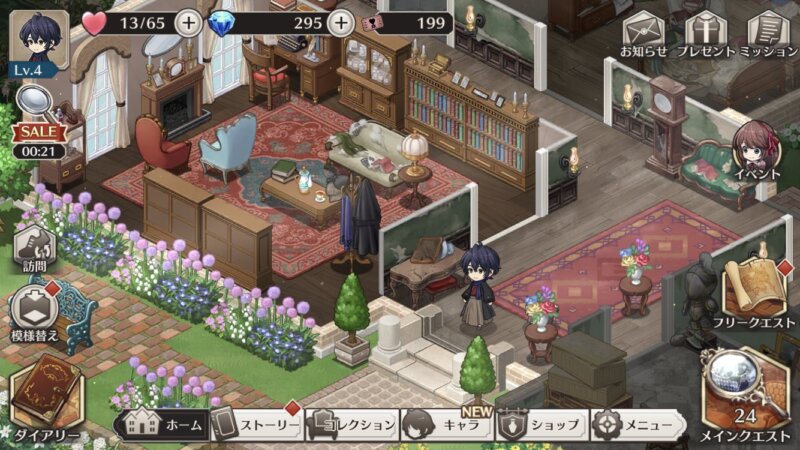Screen dimensions: 800x450
Task: Tap the magnifying glass icon
Action: pyautogui.click(x=36, y=100)
